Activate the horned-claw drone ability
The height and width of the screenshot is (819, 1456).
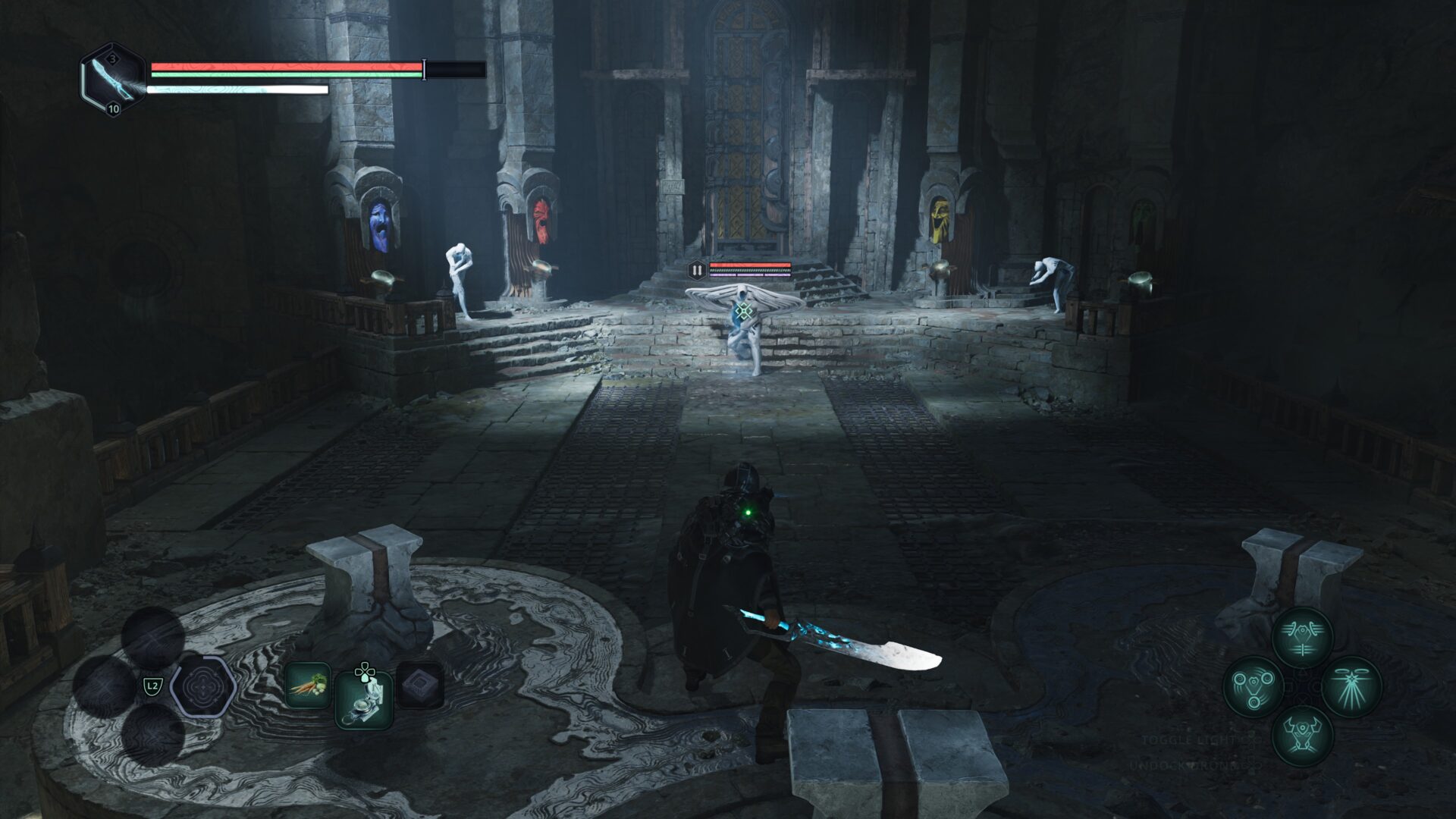pyautogui.click(x=1302, y=735)
